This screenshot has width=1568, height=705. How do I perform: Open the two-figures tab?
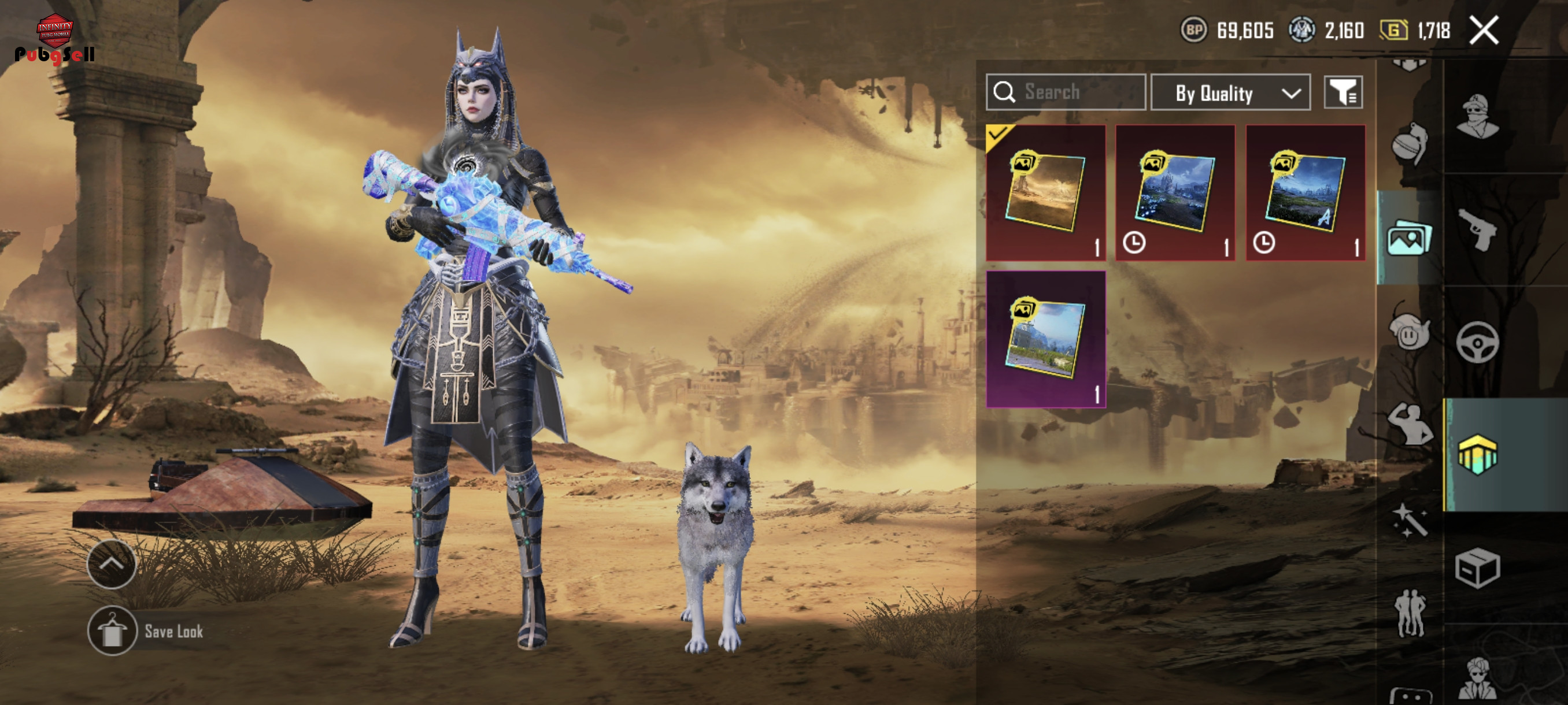click(x=1410, y=613)
